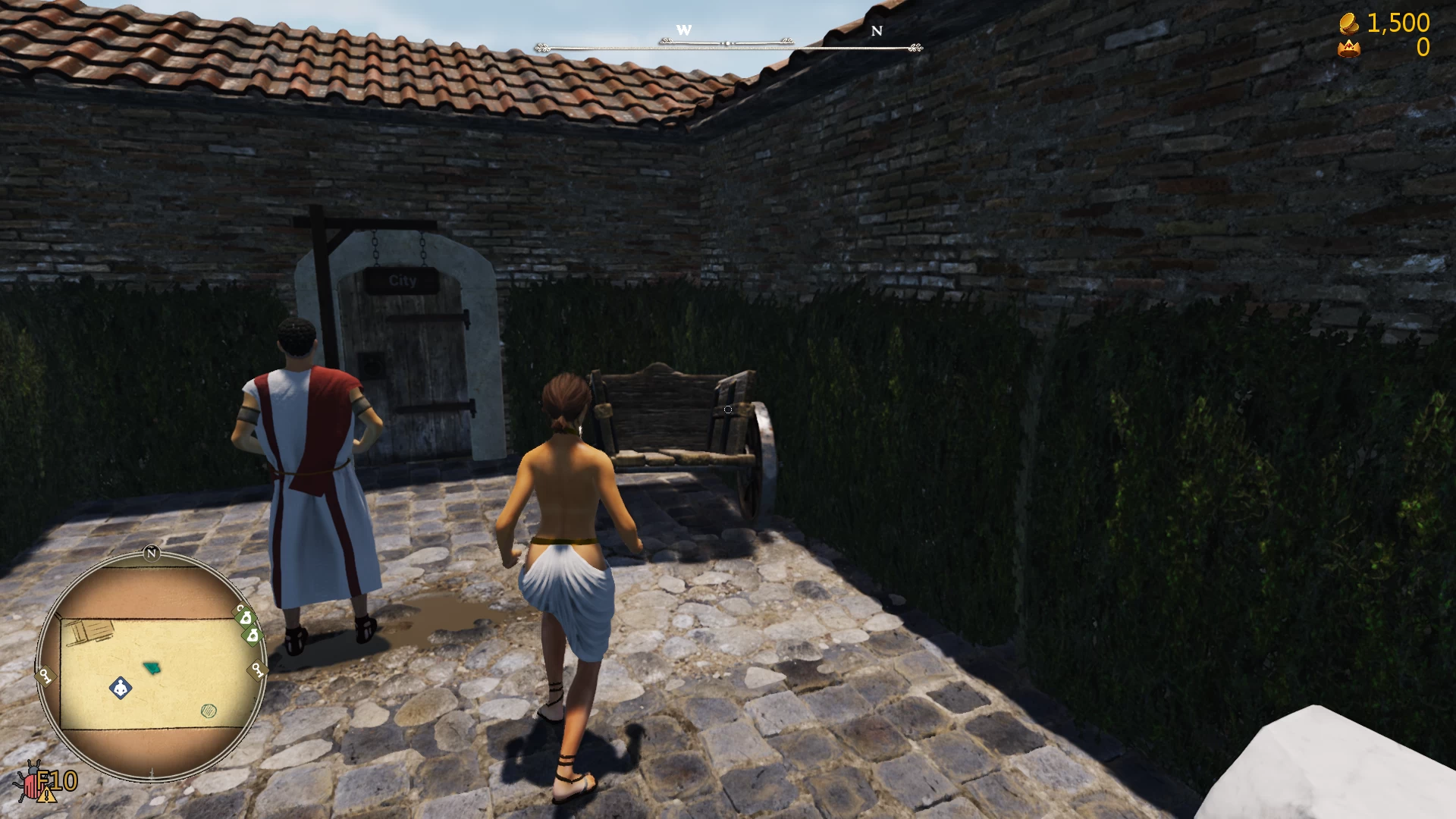Image resolution: width=1456 pixels, height=819 pixels.
Task: Click the teal player arrow on minimap
Action: [x=152, y=667]
